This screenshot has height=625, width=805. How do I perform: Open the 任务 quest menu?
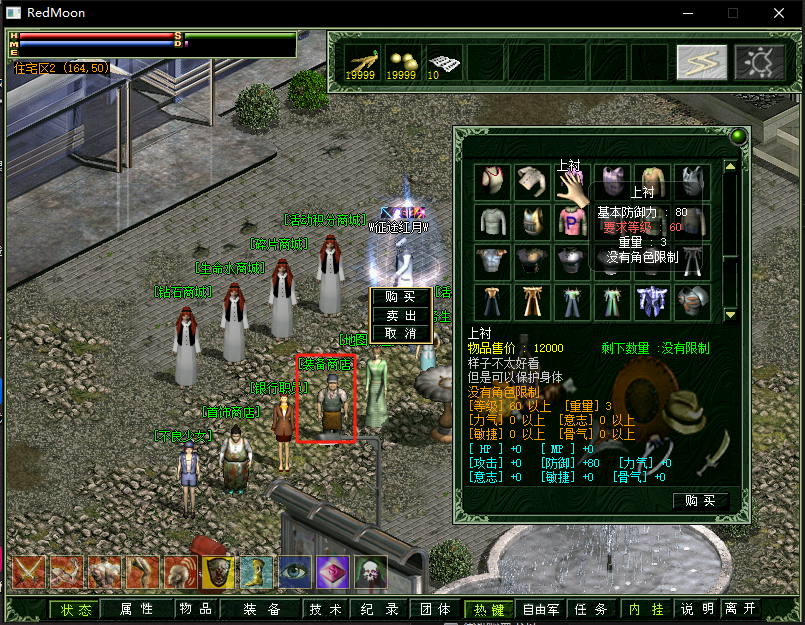[x=587, y=609]
